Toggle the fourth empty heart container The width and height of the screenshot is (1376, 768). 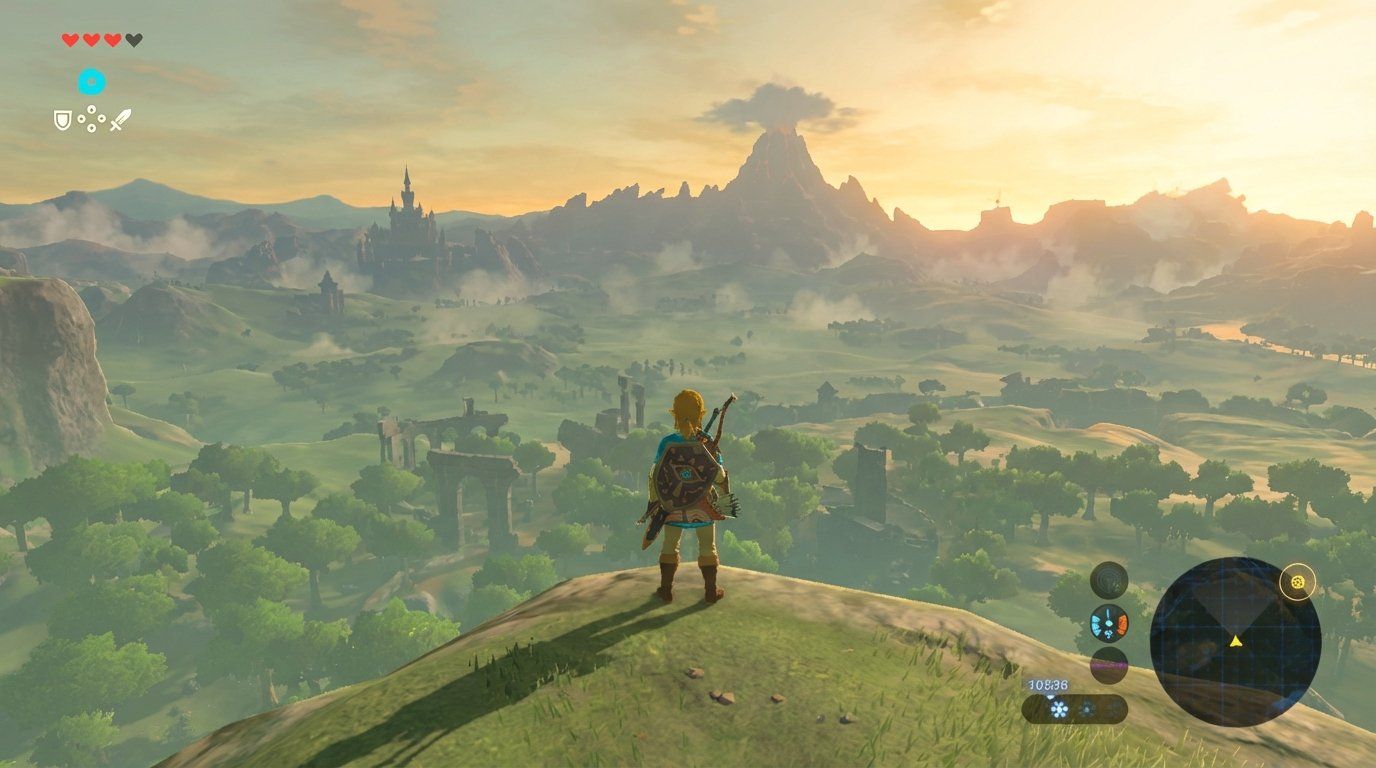click(x=134, y=40)
